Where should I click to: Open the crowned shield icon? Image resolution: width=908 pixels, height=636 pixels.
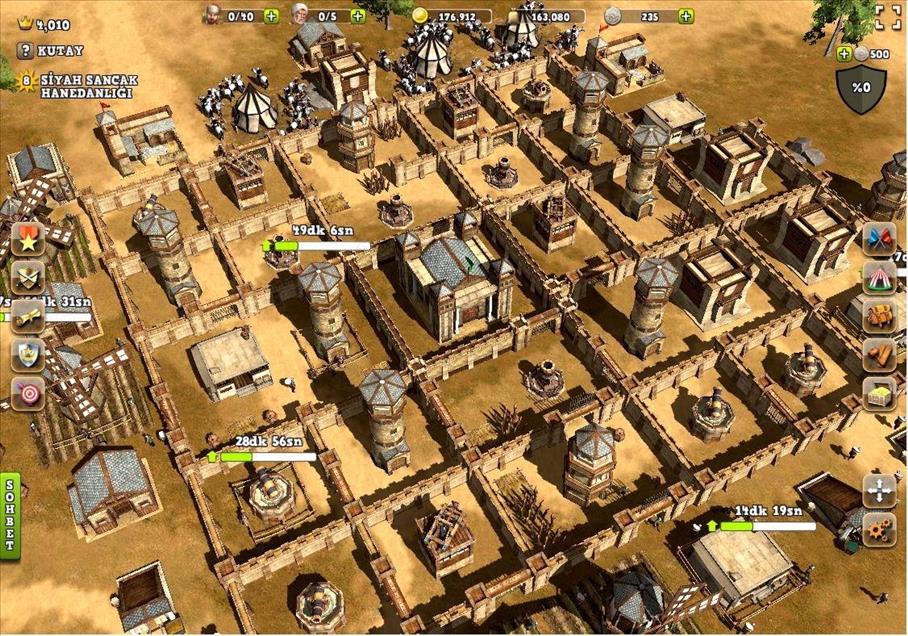click(27, 354)
